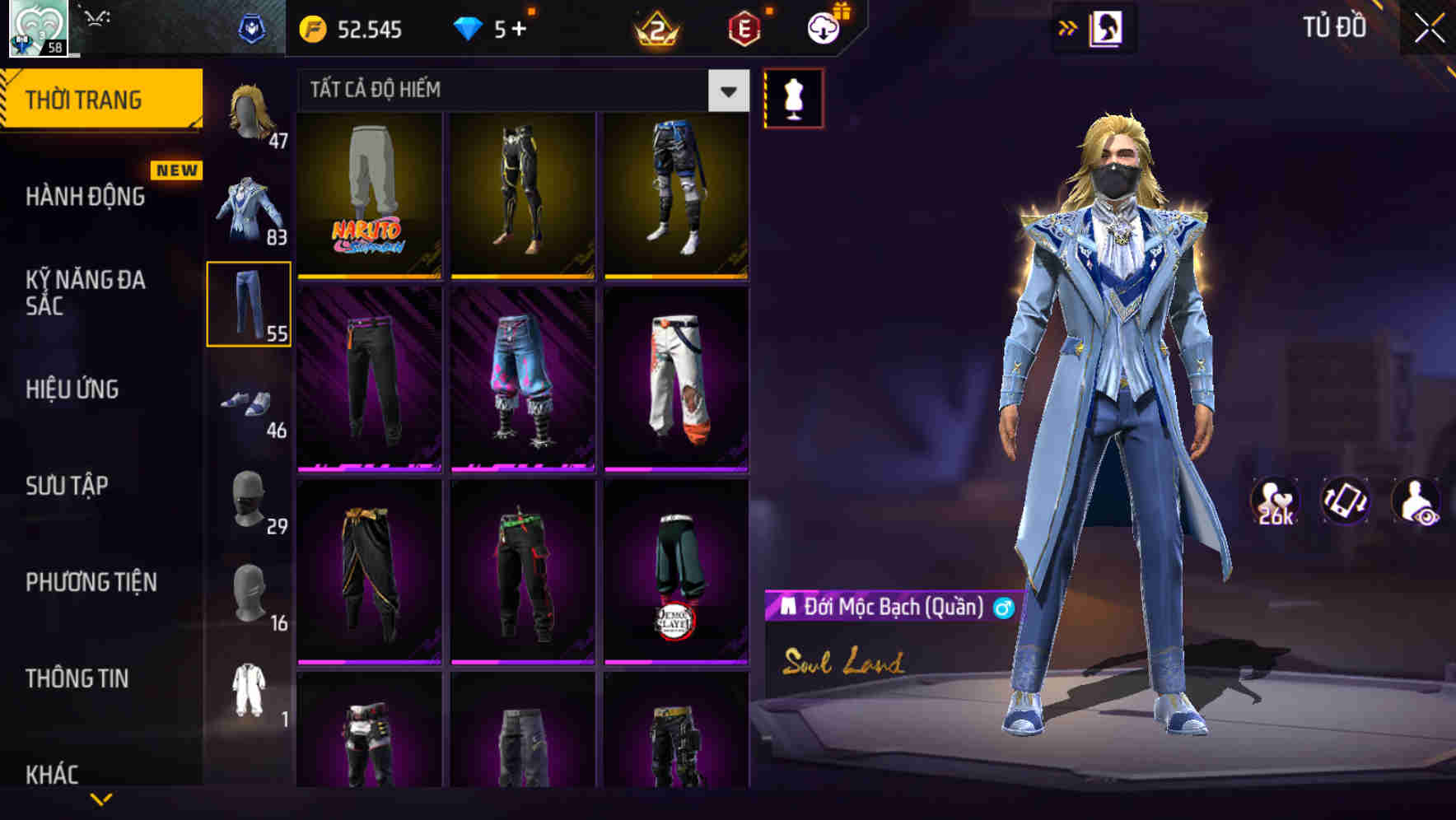Open the cloud gift download icon
Screen dimensions: 1456x820
822,27
